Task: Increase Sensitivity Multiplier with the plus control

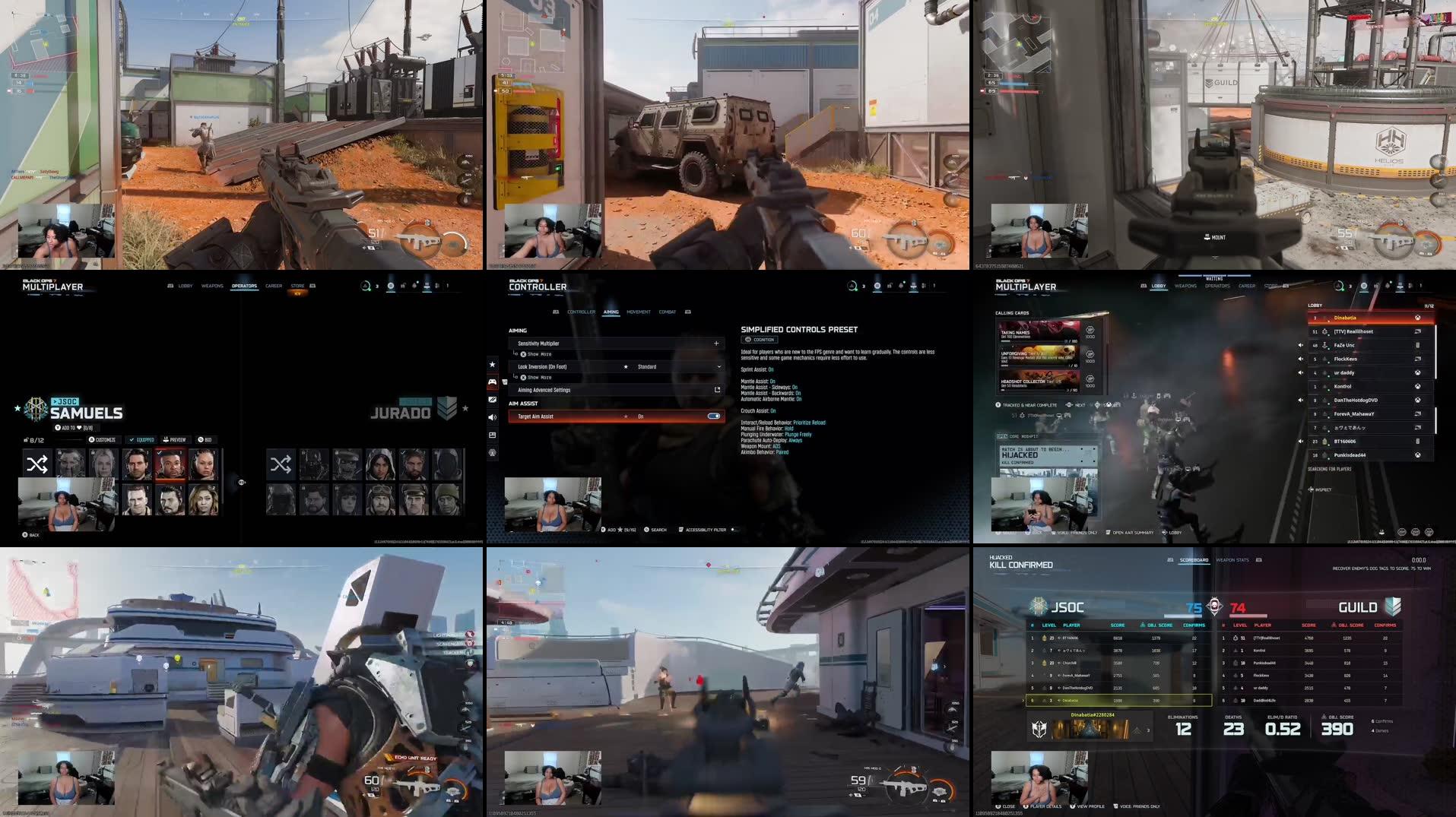Action: pyautogui.click(x=716, y=344)
